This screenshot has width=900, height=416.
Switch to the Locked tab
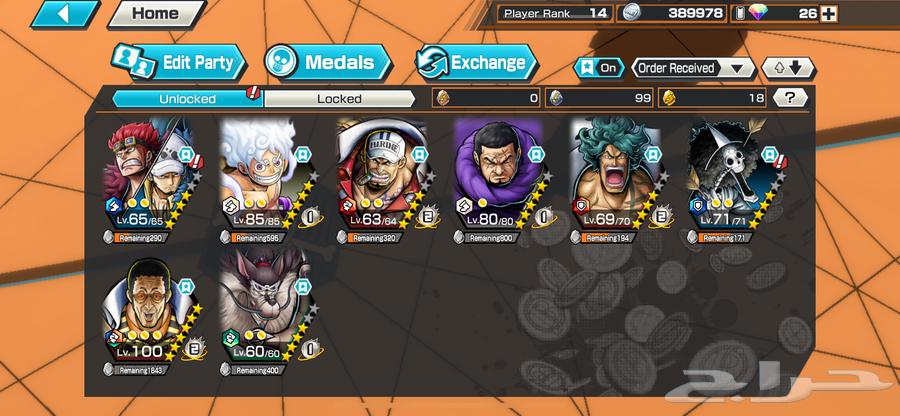339,98
